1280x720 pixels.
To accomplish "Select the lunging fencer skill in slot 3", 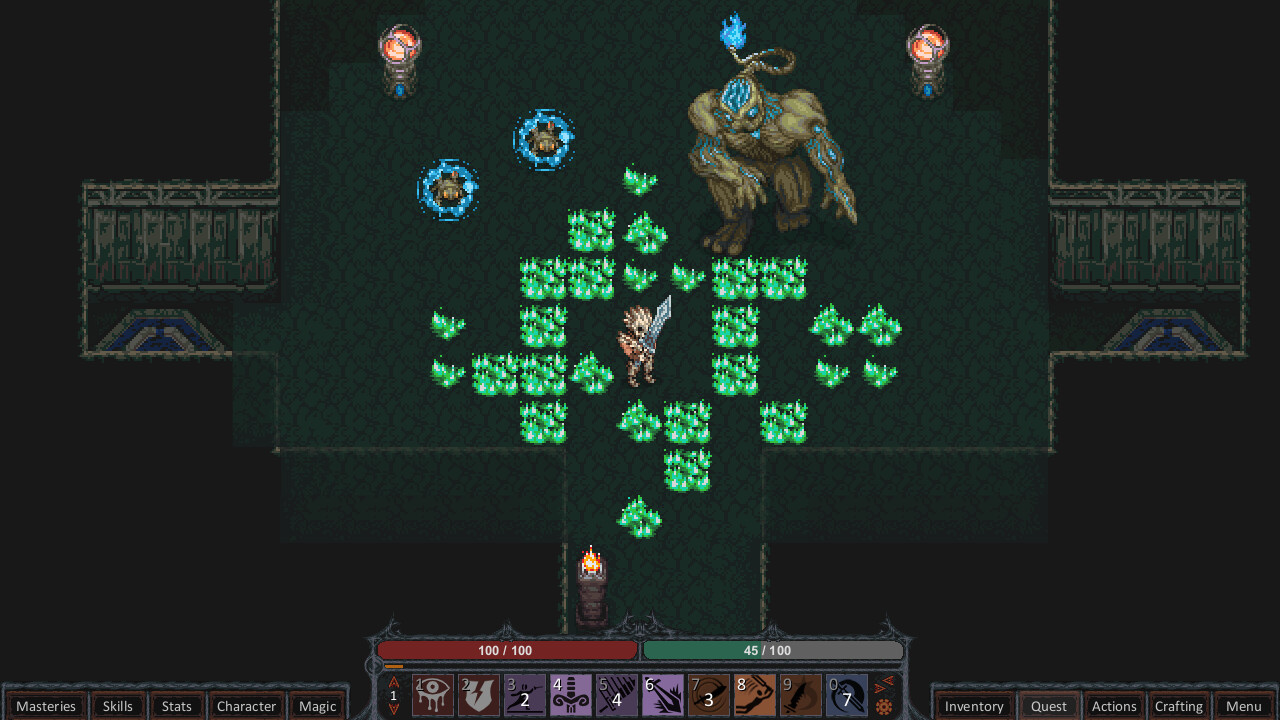I will 525,695.
